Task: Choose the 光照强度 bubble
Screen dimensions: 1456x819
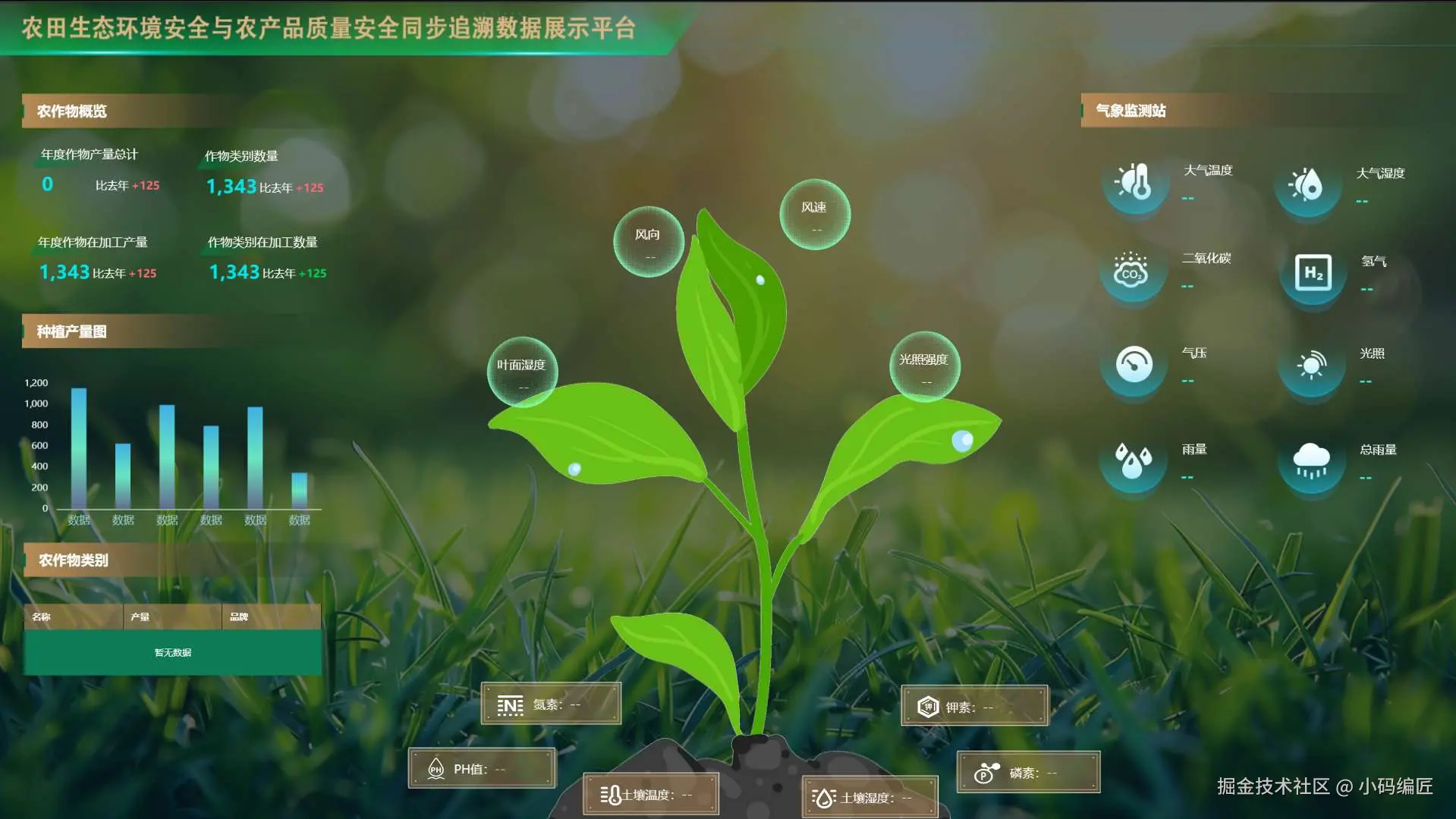Action: point(924,366)
